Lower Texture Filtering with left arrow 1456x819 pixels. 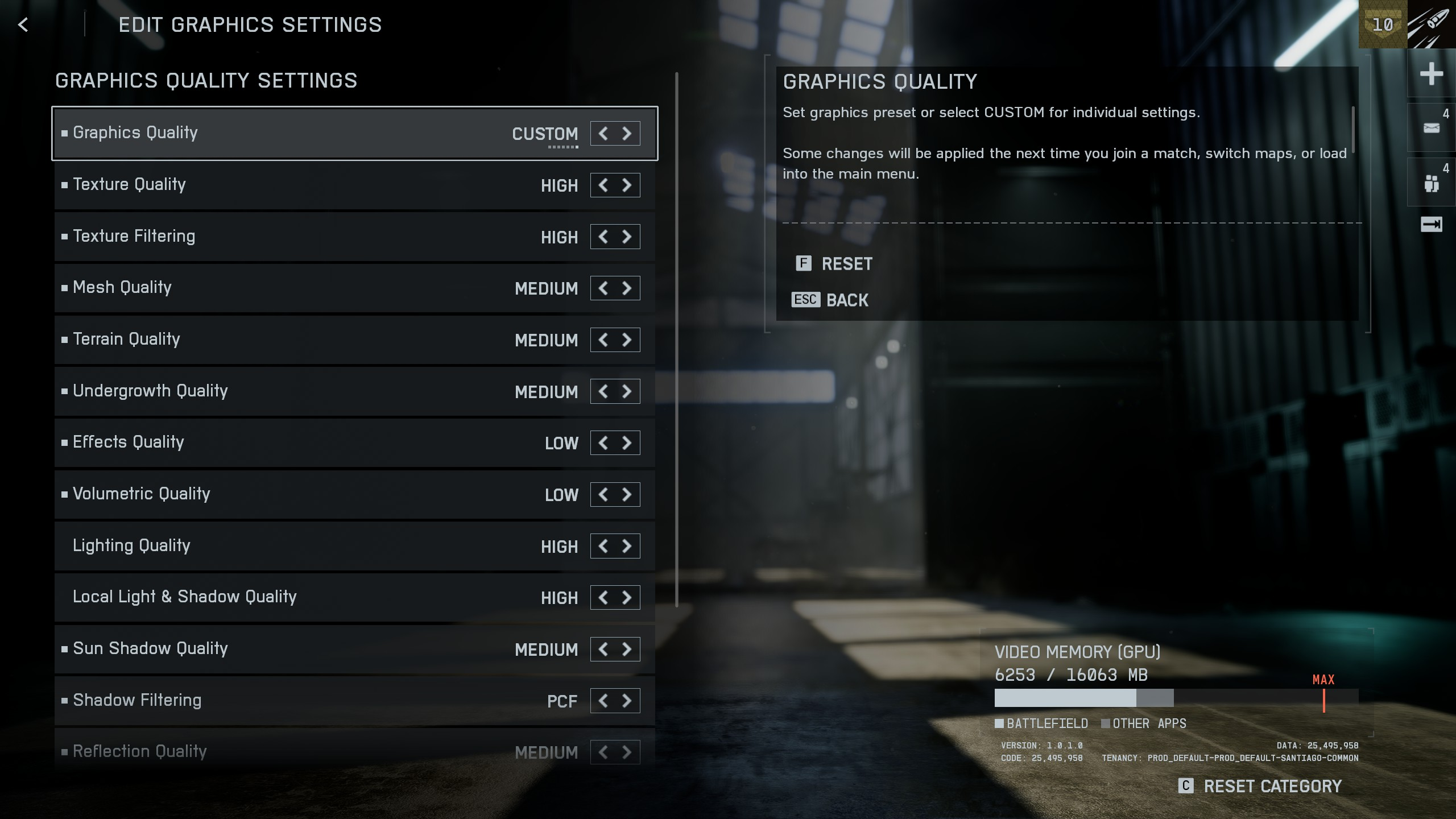coord(603,237)
